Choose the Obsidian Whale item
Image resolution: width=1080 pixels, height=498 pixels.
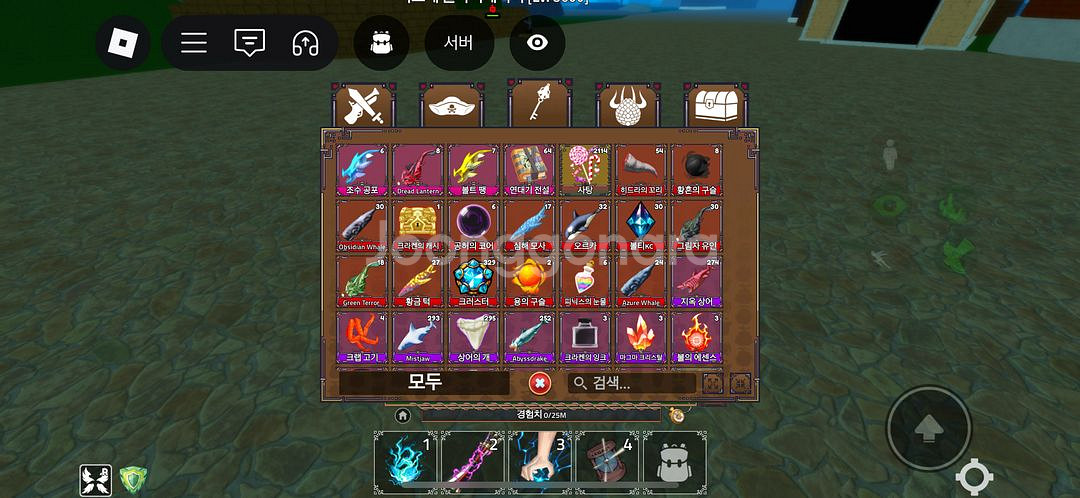pos(361,225)
